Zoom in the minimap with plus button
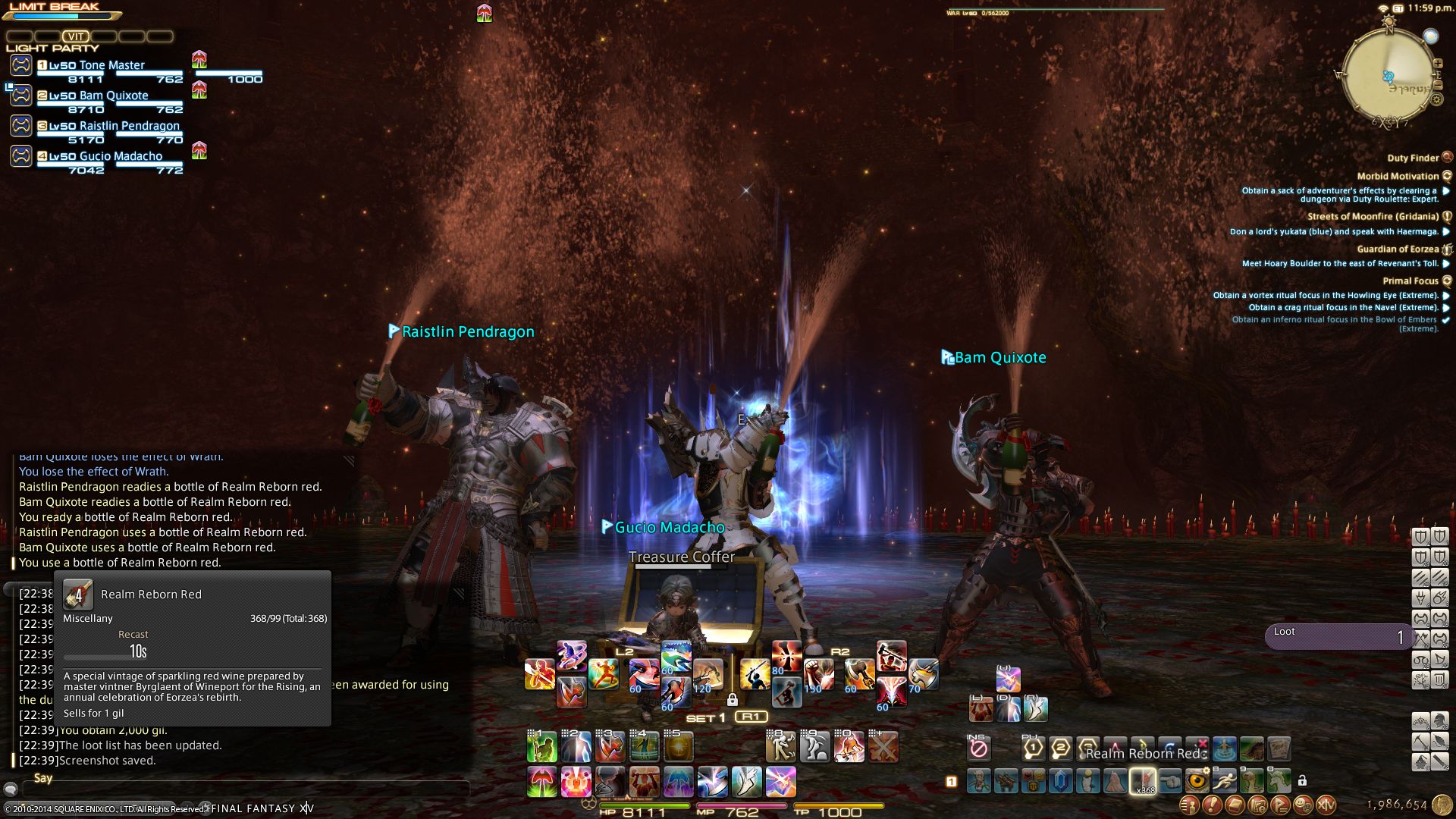The height and width of the screenshot is (819, 1456). pos(1438,64)
